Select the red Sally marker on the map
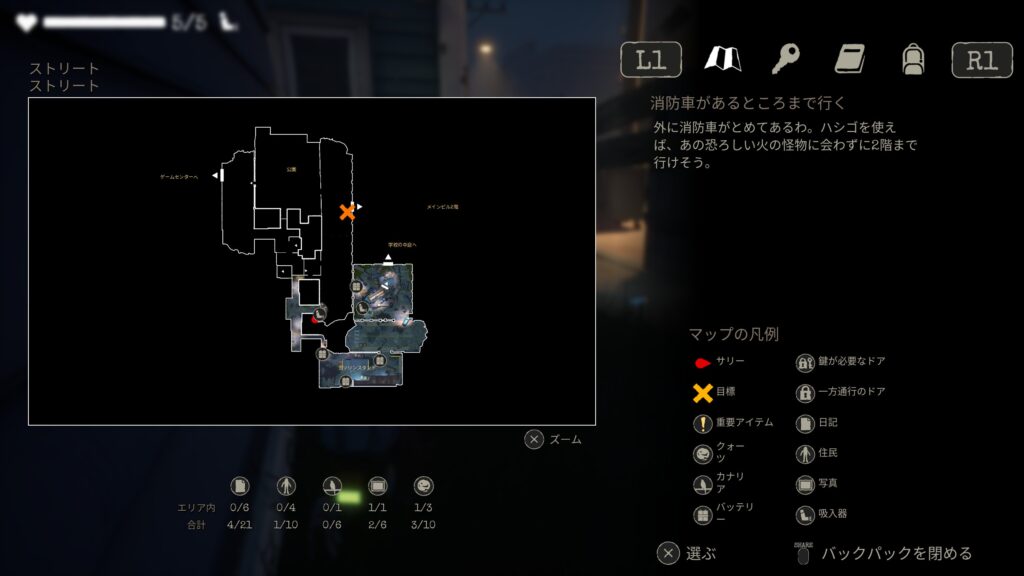Screen dimensions: 1024x576 [314, 320]
